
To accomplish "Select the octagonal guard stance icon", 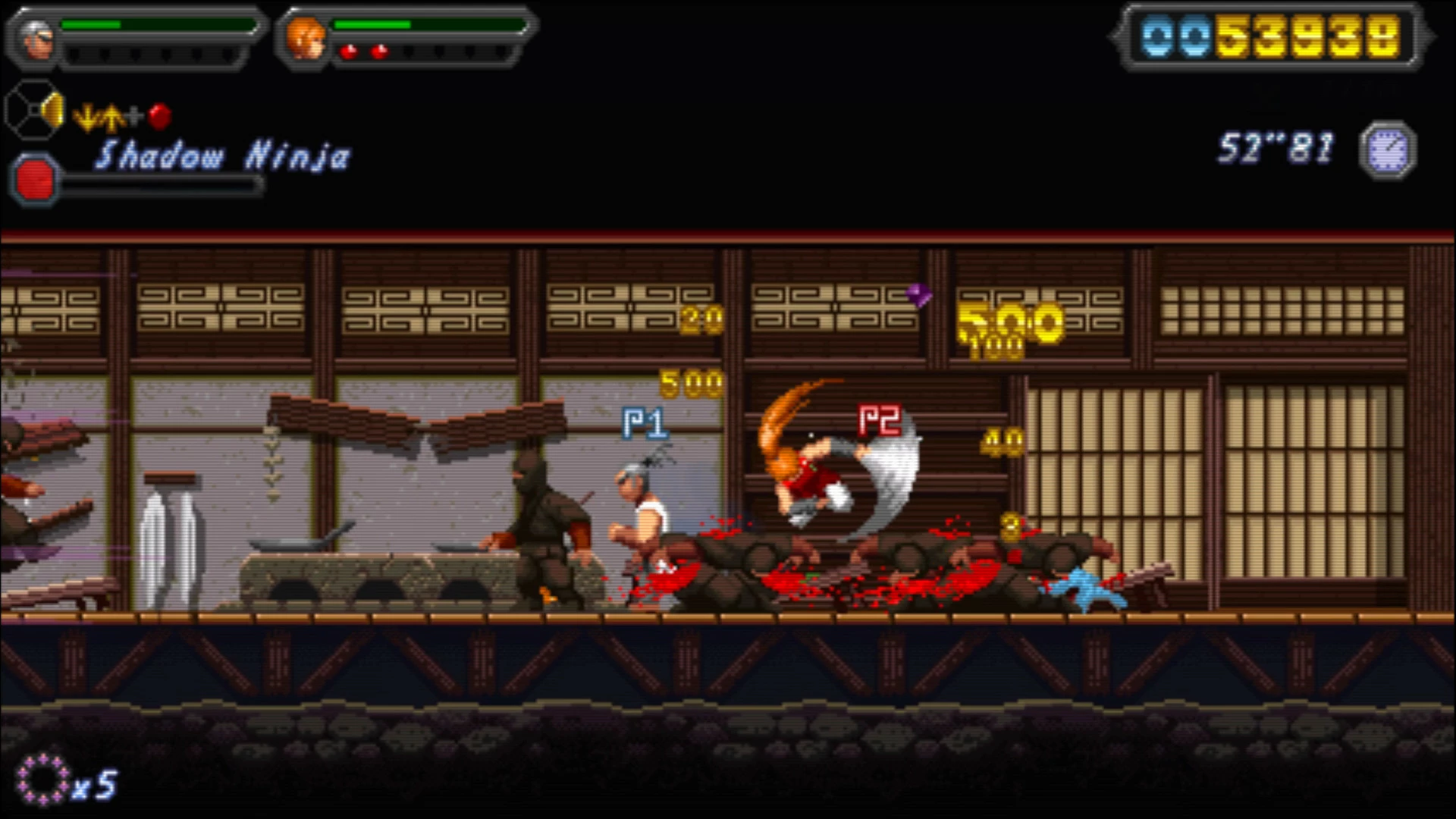I will [x=35, y=111].
